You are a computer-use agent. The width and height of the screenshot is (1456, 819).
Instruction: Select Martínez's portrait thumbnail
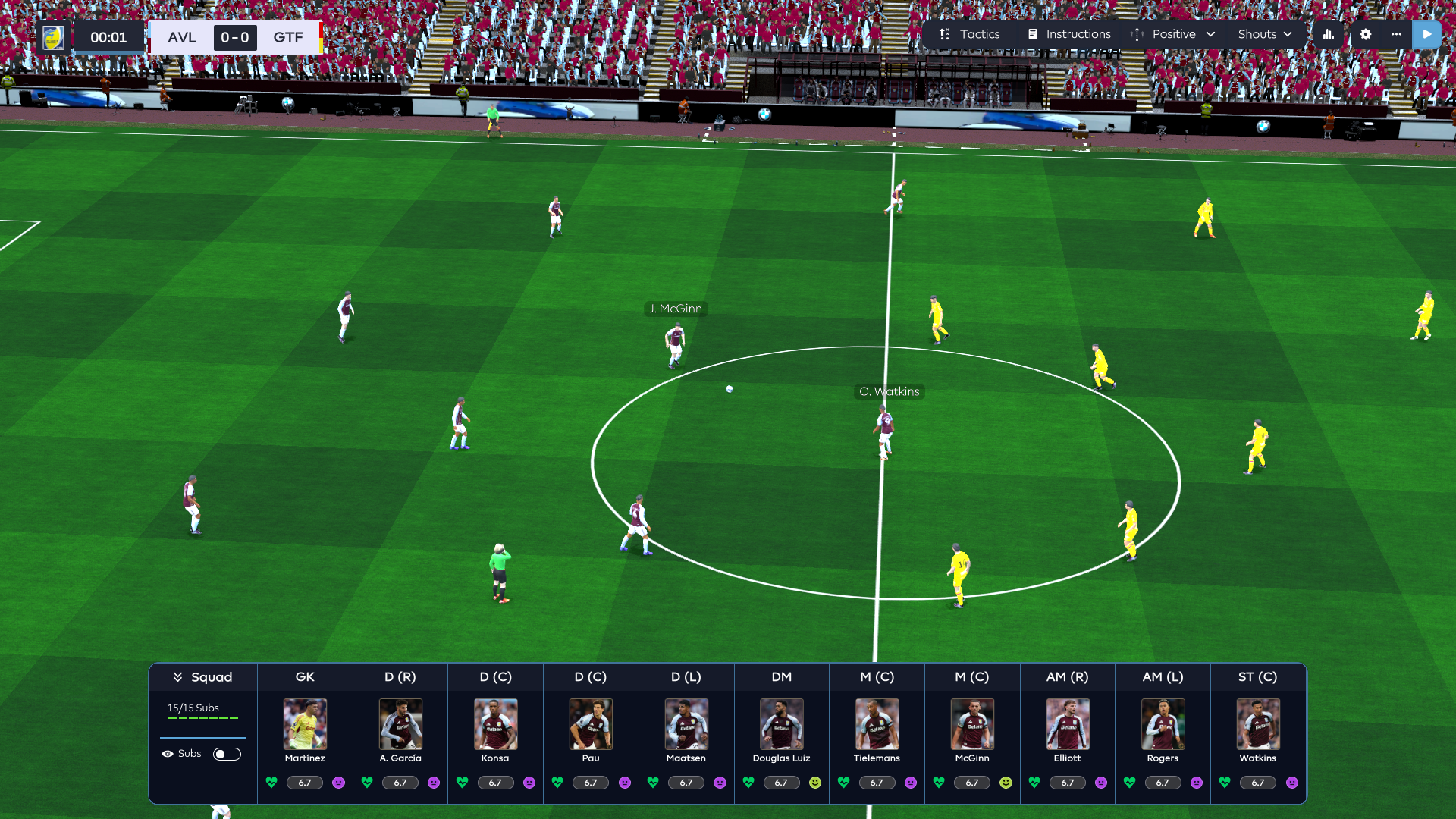pyautogui.click(x=305, y=724)
